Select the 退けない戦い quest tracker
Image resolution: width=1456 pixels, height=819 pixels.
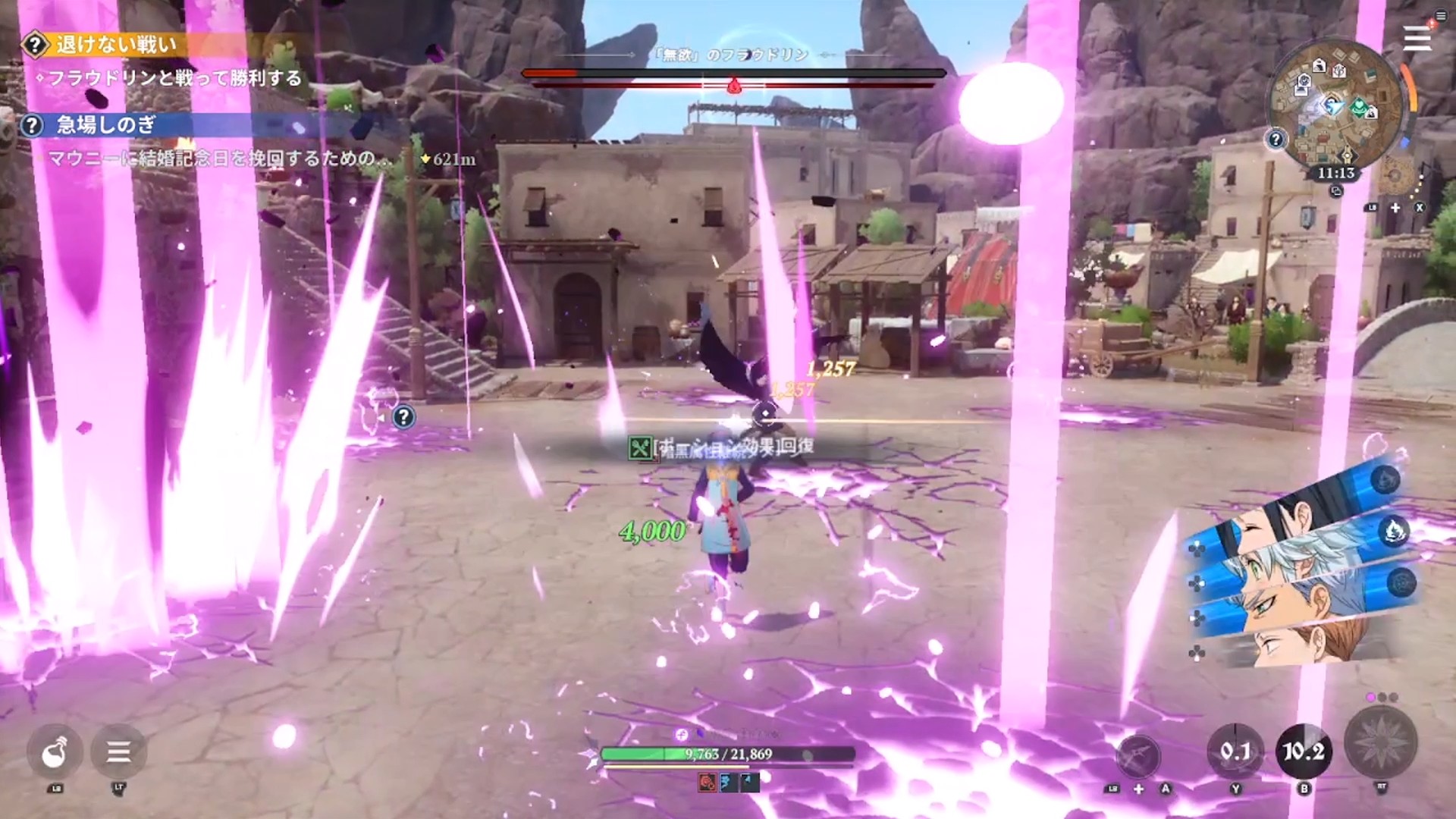[x=115, y=45]
